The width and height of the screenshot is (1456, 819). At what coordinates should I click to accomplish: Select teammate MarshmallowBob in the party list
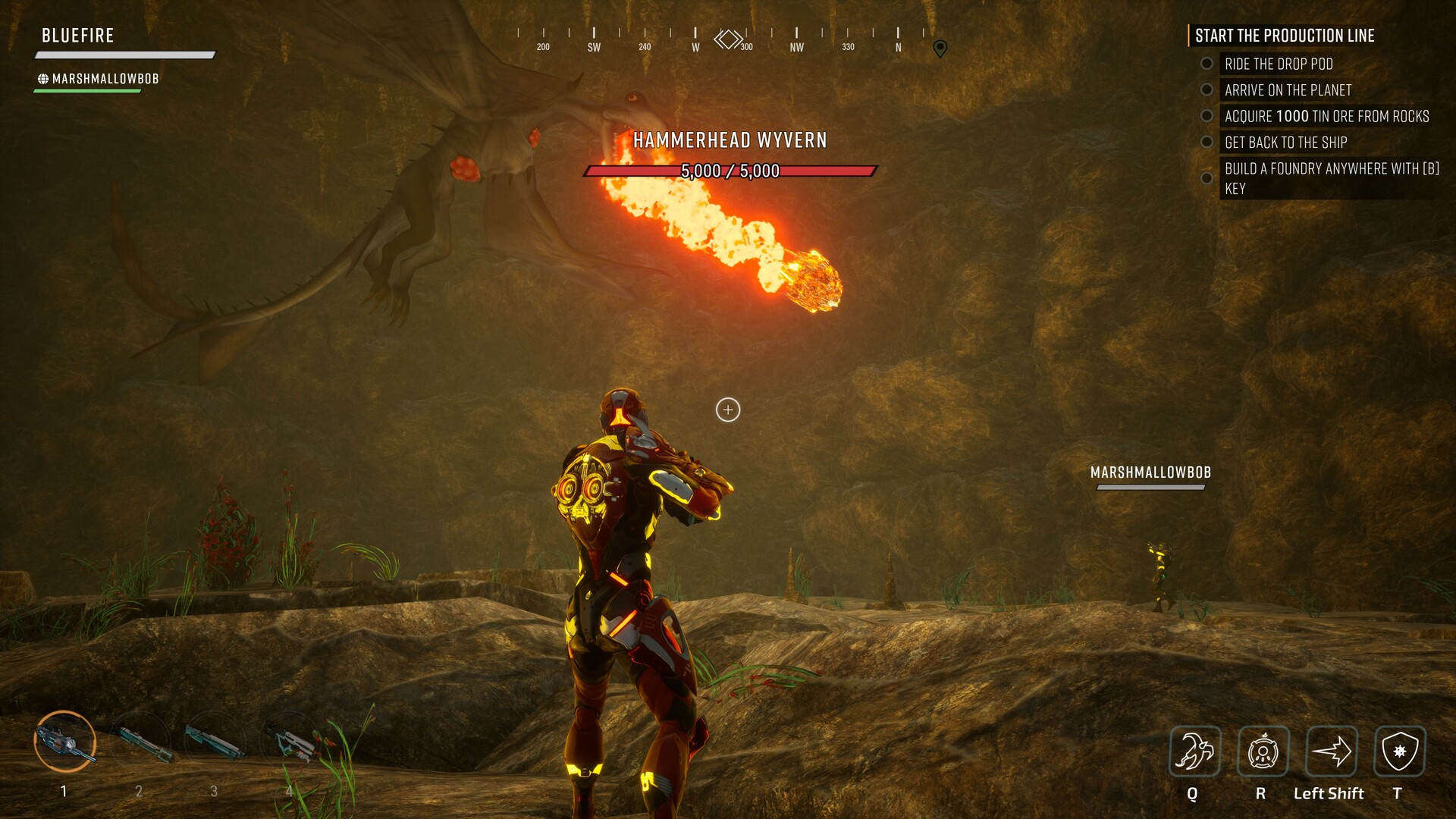pyautogui.click(x=105, y=79)
